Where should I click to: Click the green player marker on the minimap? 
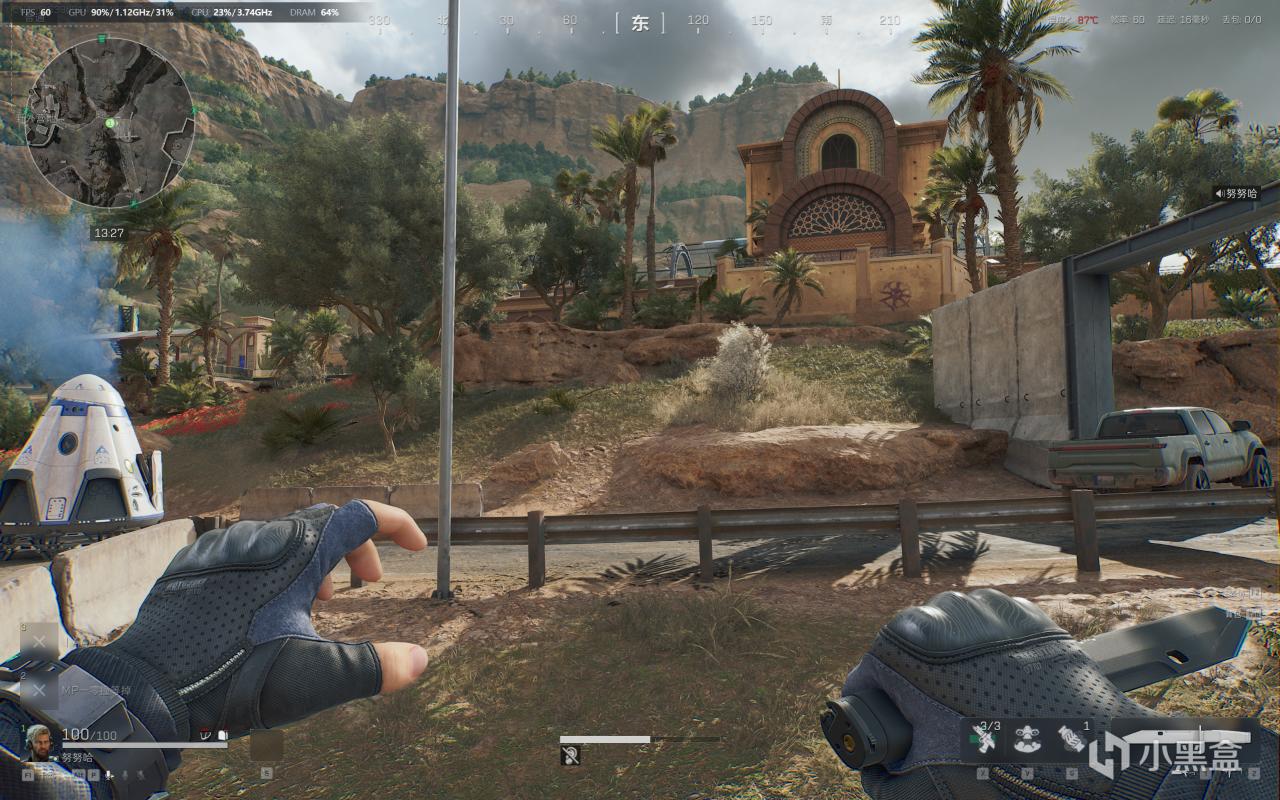tap(110, 122)
